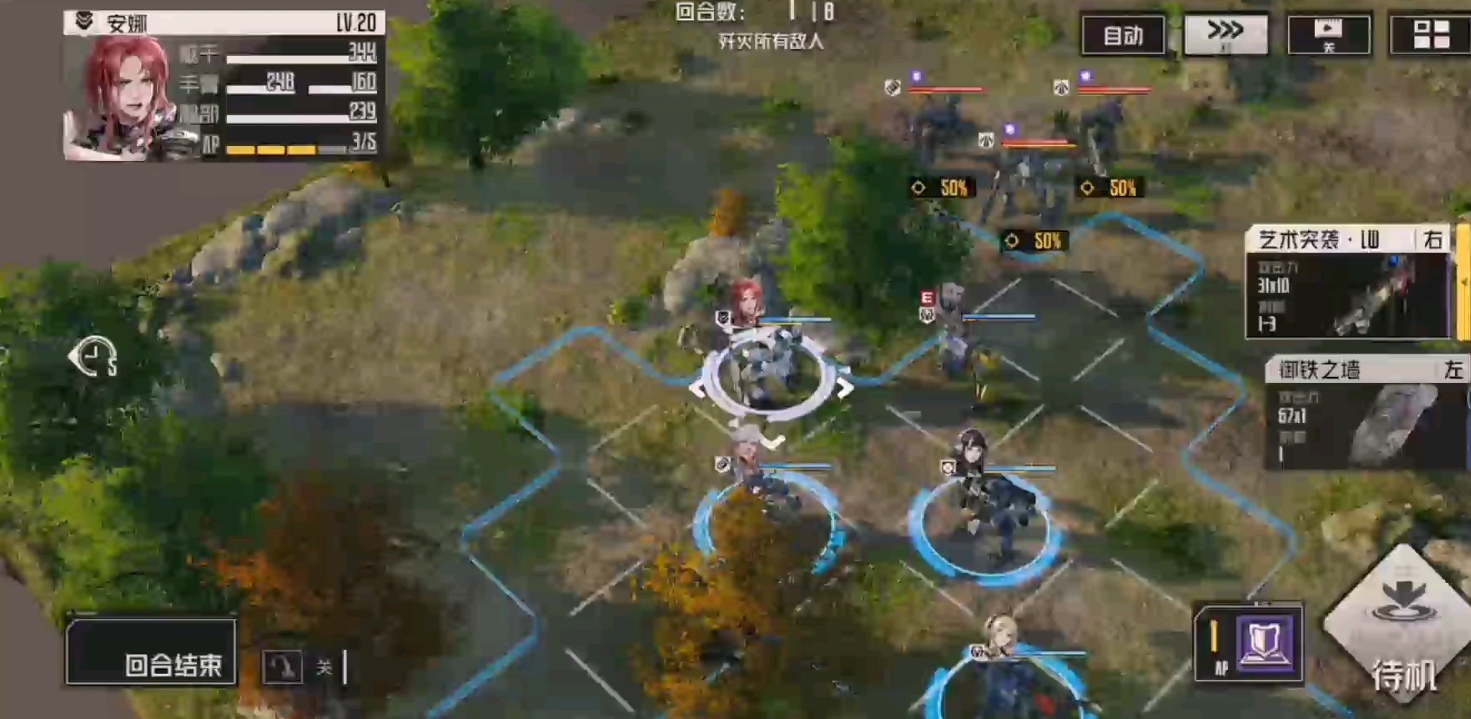Open the four-square grid menu

(x=1431, y=35)
